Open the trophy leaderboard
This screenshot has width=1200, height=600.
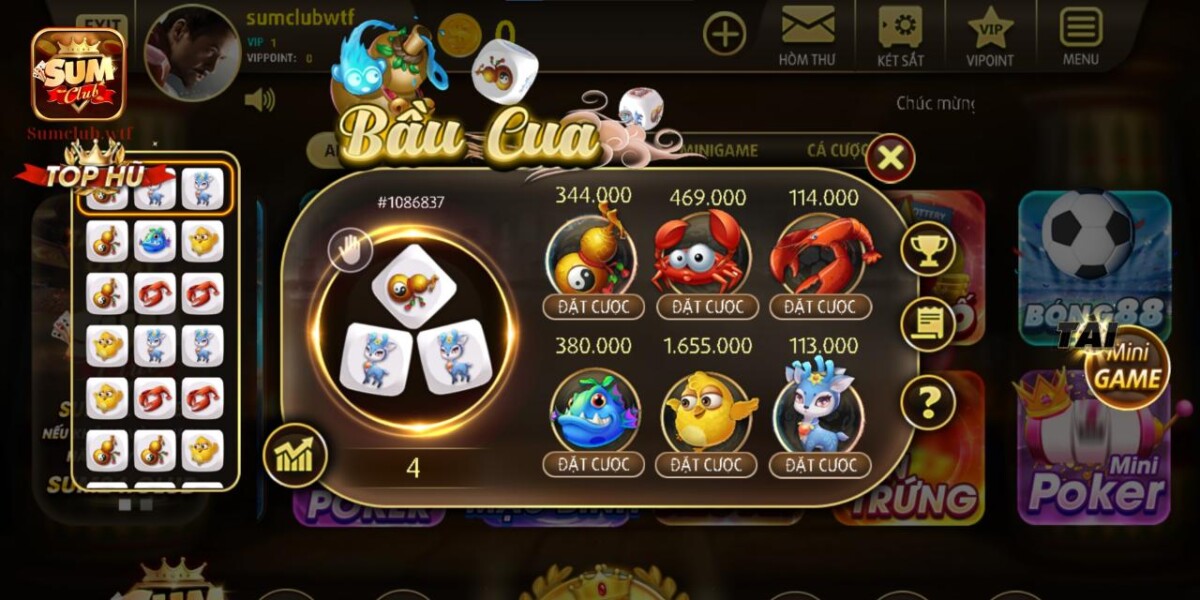pos(928,250)
